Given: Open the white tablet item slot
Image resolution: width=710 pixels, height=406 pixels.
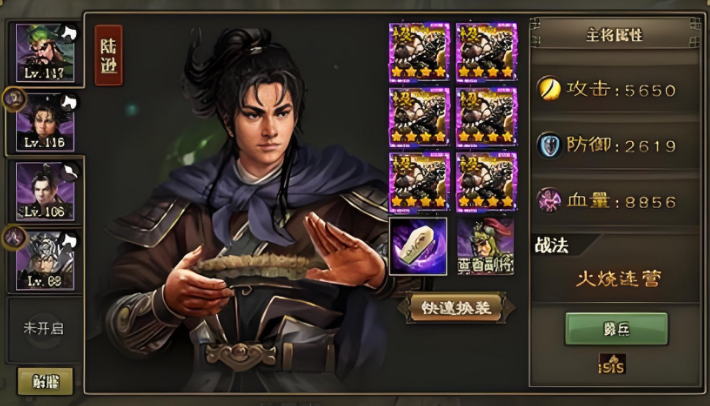Looking at the screenshot, I should 417,247.
